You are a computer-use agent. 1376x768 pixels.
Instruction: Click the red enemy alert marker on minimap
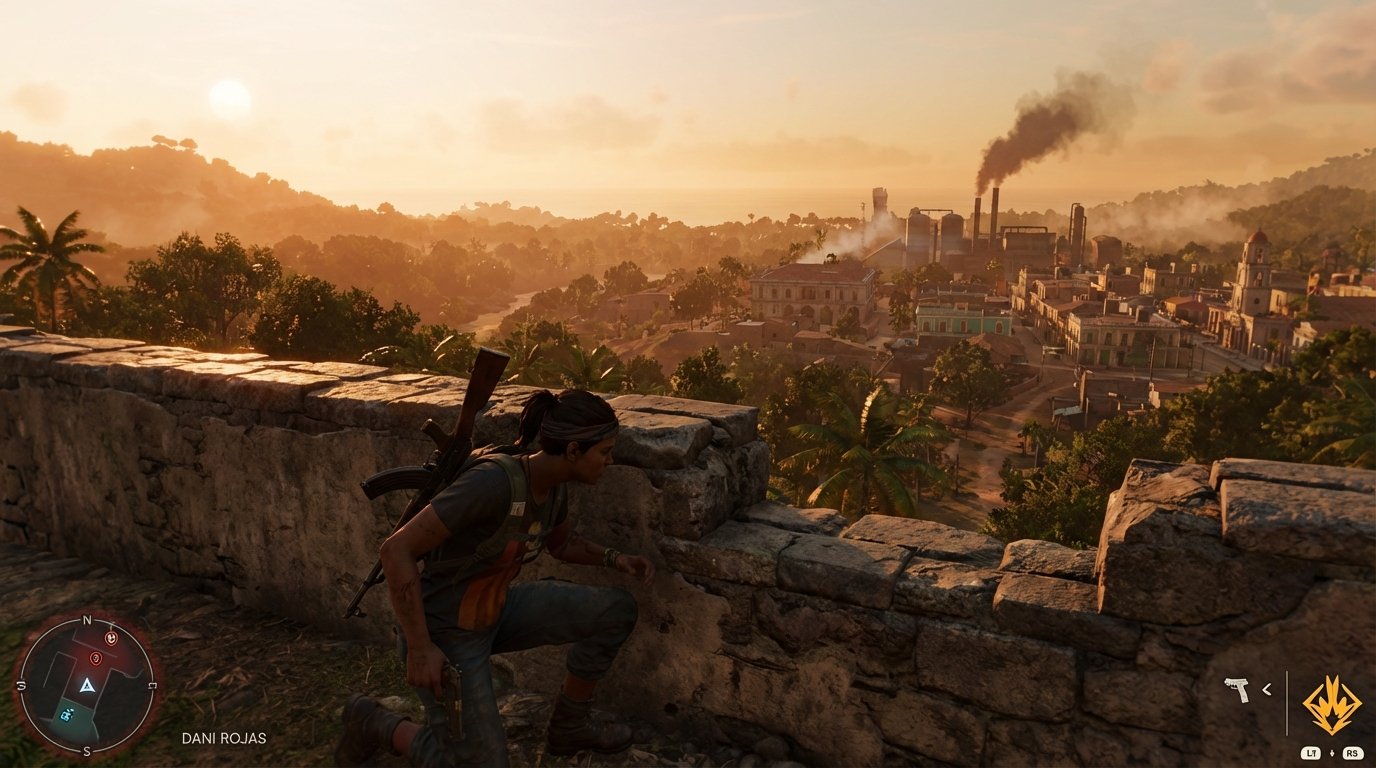[111, 638]
